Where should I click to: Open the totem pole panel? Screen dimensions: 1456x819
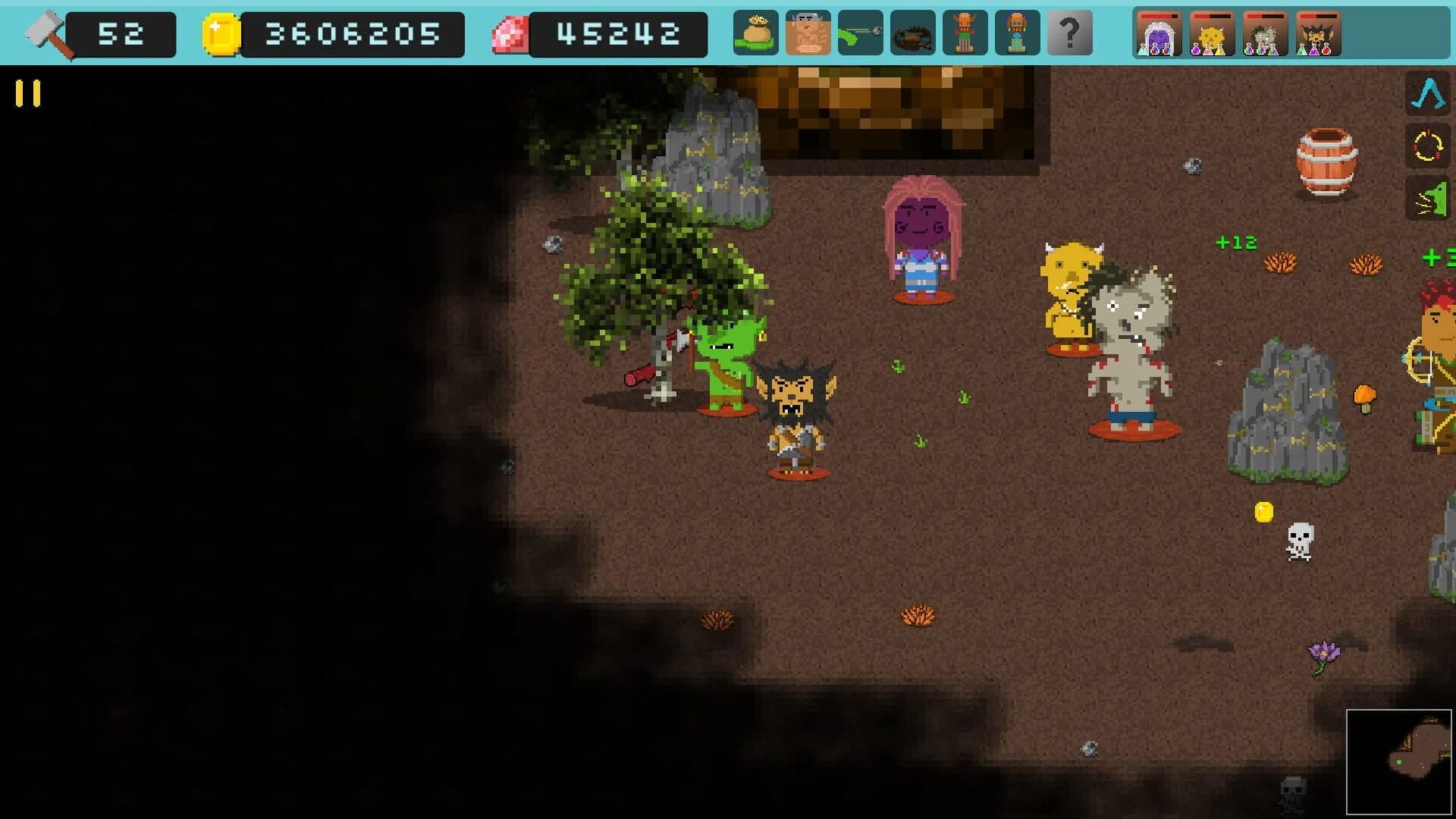pyautogui.click(x=965, y=33)
